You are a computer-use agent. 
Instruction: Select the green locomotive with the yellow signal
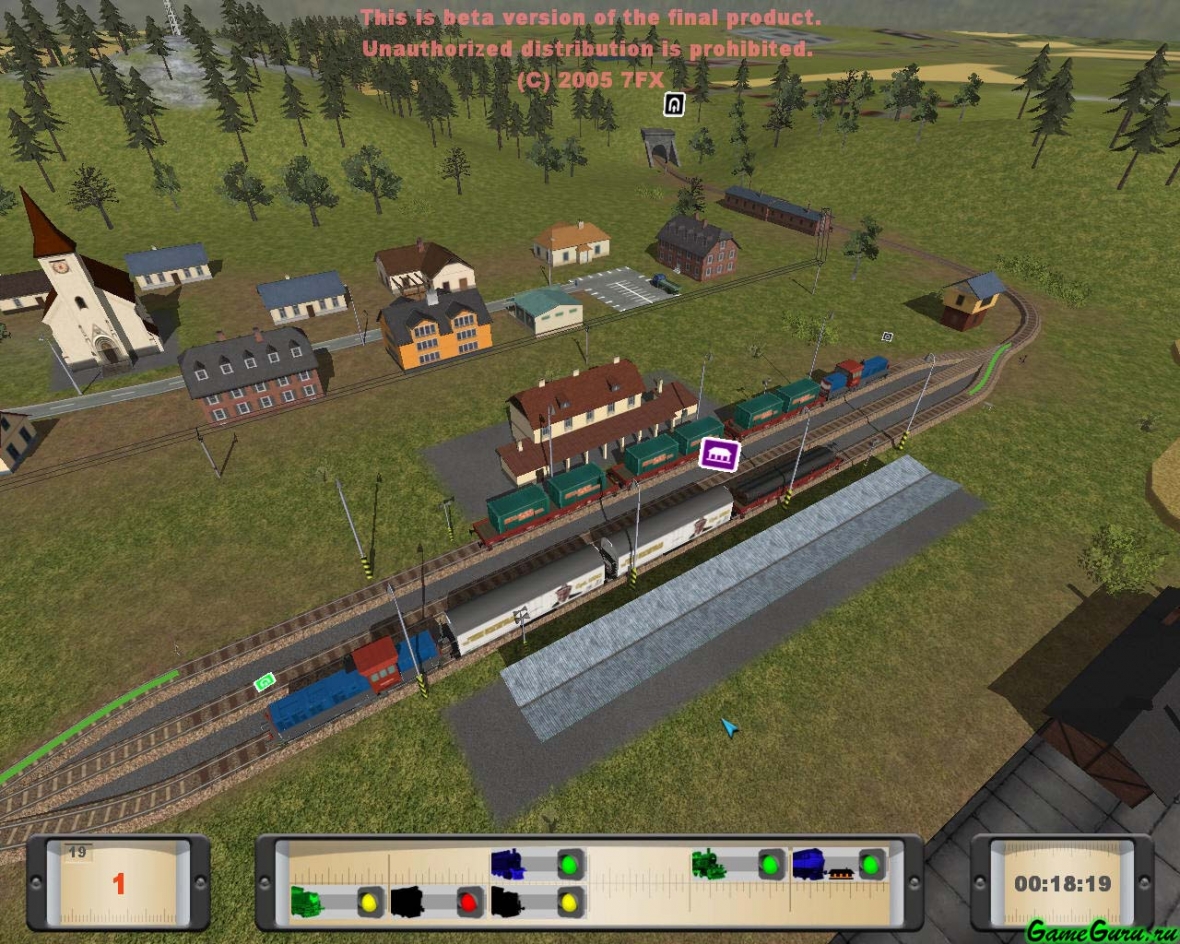[308, 902]
